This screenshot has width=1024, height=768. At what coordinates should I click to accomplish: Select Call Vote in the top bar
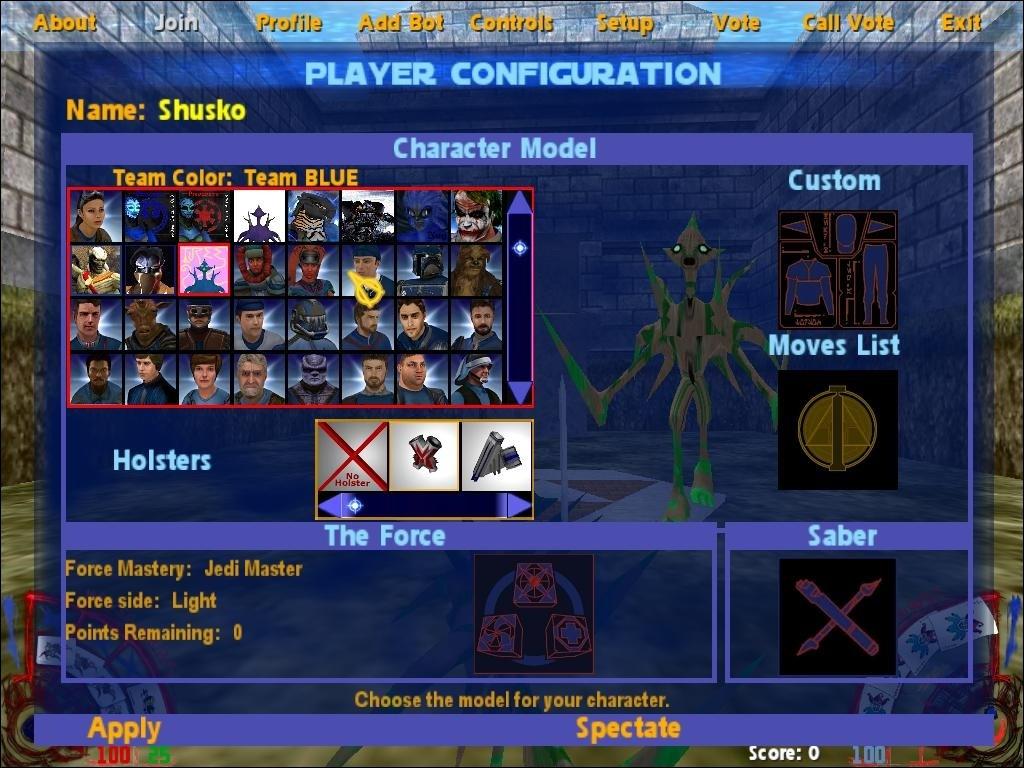click(x=848, y=22)
